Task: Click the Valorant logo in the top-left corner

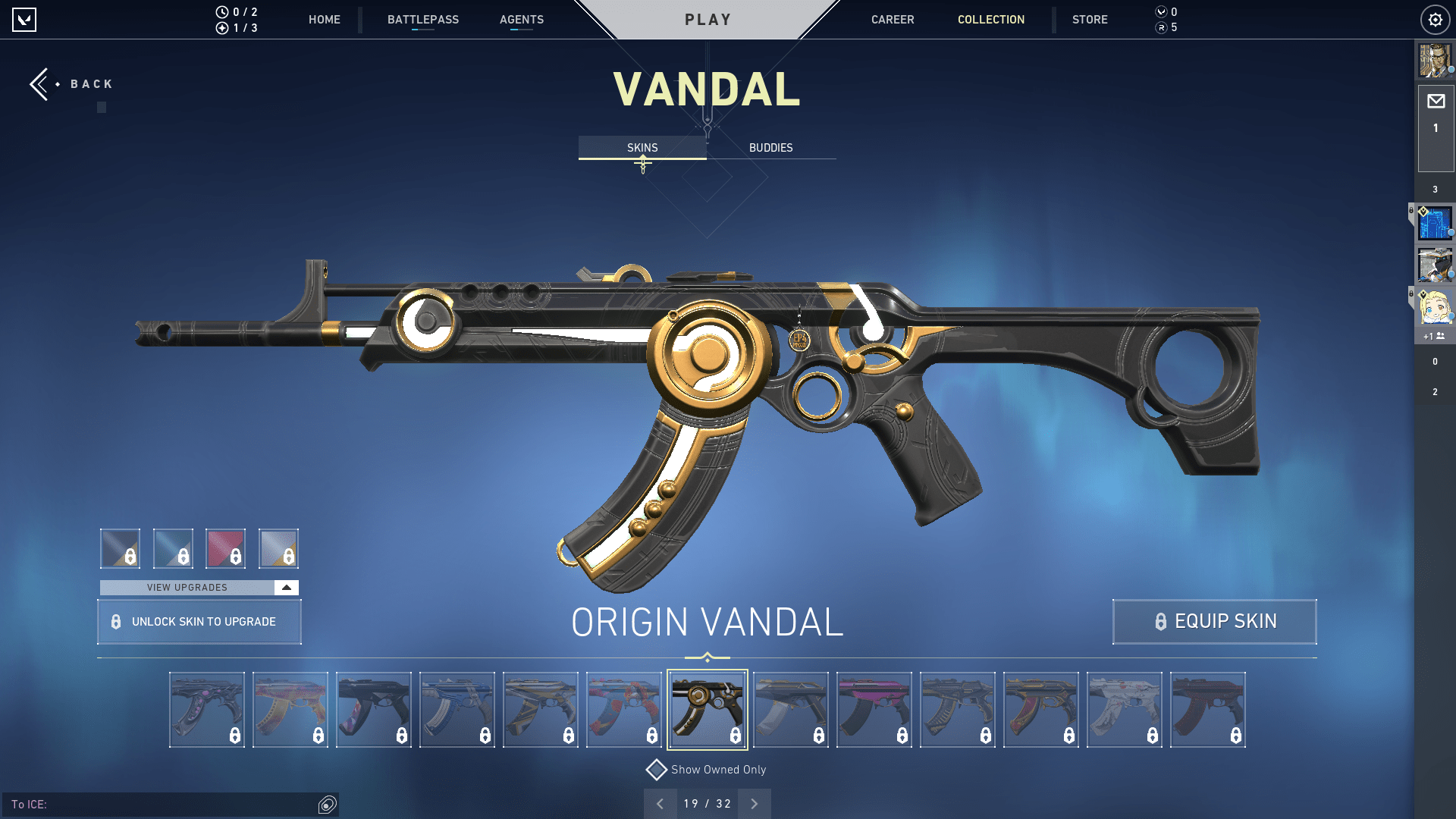Action: pyautogui.click(x=25, y=20)
